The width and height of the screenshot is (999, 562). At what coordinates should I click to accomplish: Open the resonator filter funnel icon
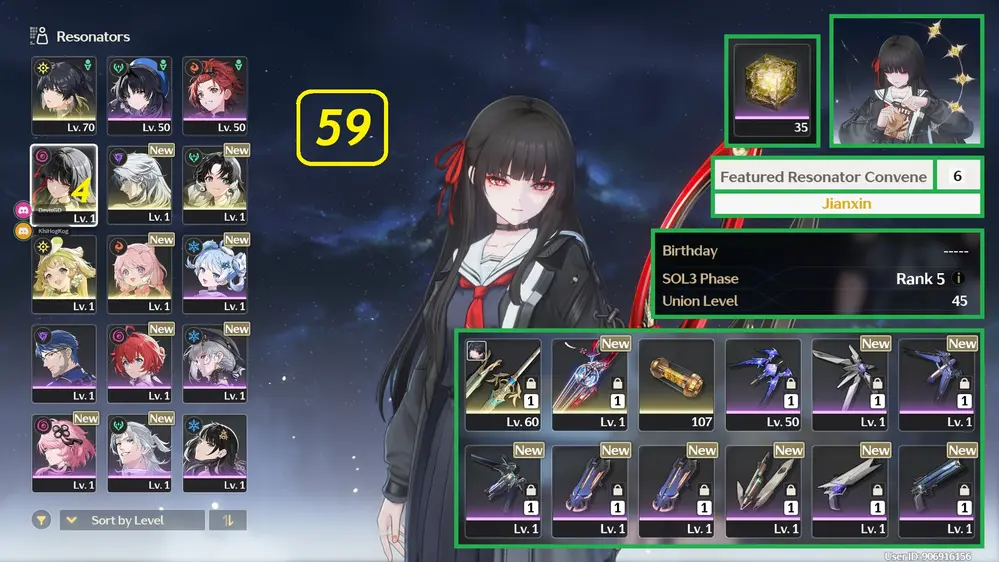(42, 520)
